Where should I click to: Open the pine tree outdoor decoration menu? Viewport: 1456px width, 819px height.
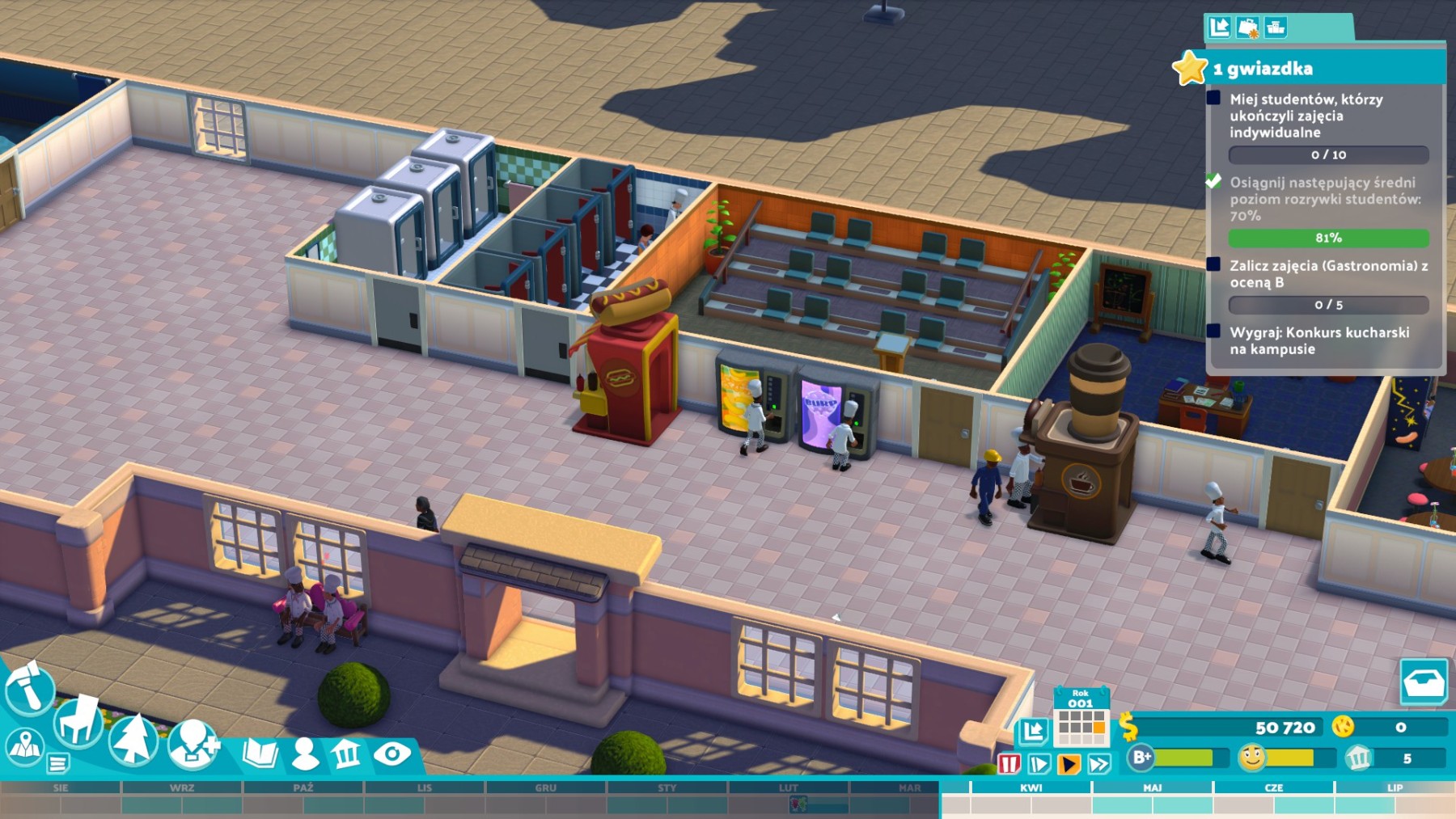(x=133, y=738)
